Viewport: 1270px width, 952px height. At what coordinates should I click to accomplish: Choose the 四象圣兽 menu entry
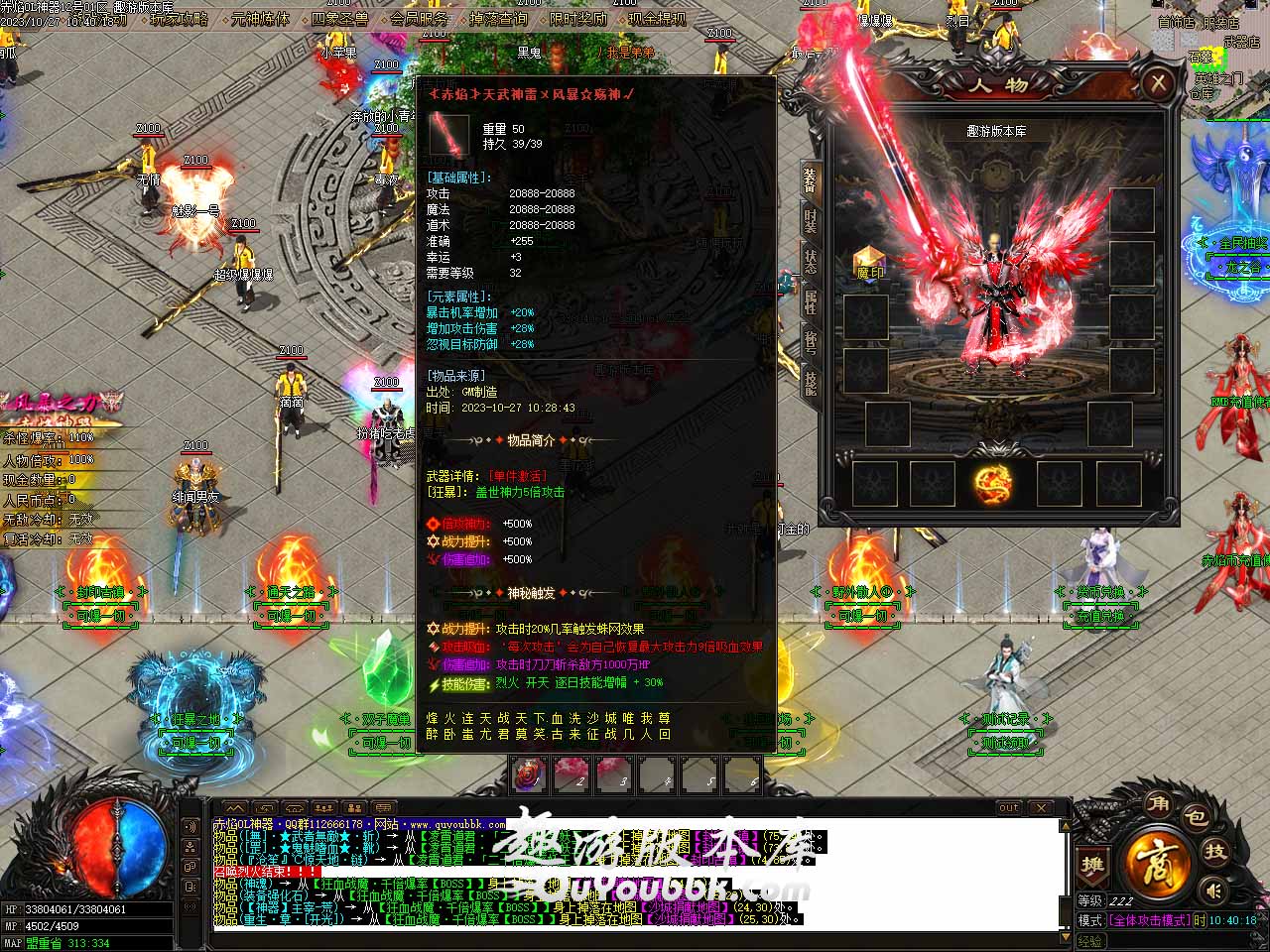[x=339, y=18]
